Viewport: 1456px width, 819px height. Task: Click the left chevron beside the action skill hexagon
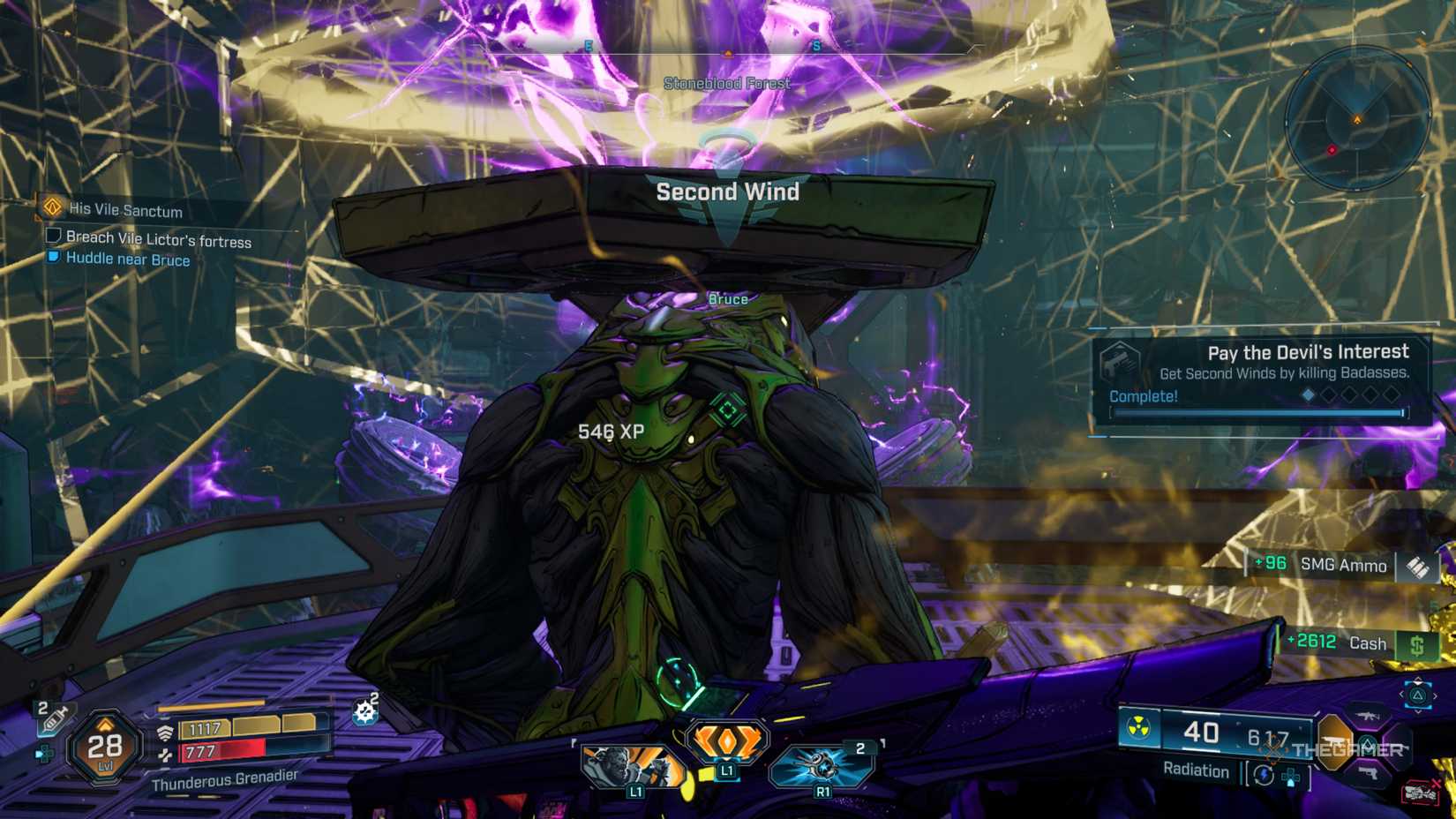(x=1402, y=694)
